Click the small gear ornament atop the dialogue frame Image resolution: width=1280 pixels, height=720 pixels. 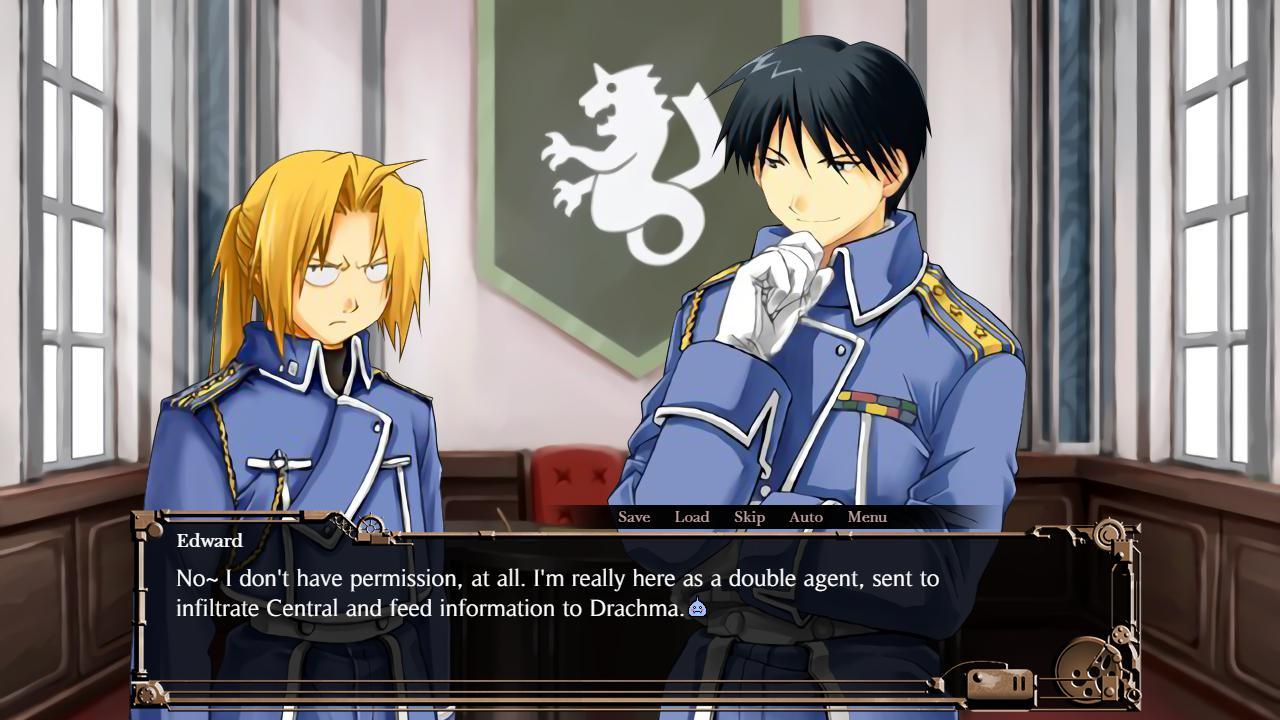coord(369,523)
